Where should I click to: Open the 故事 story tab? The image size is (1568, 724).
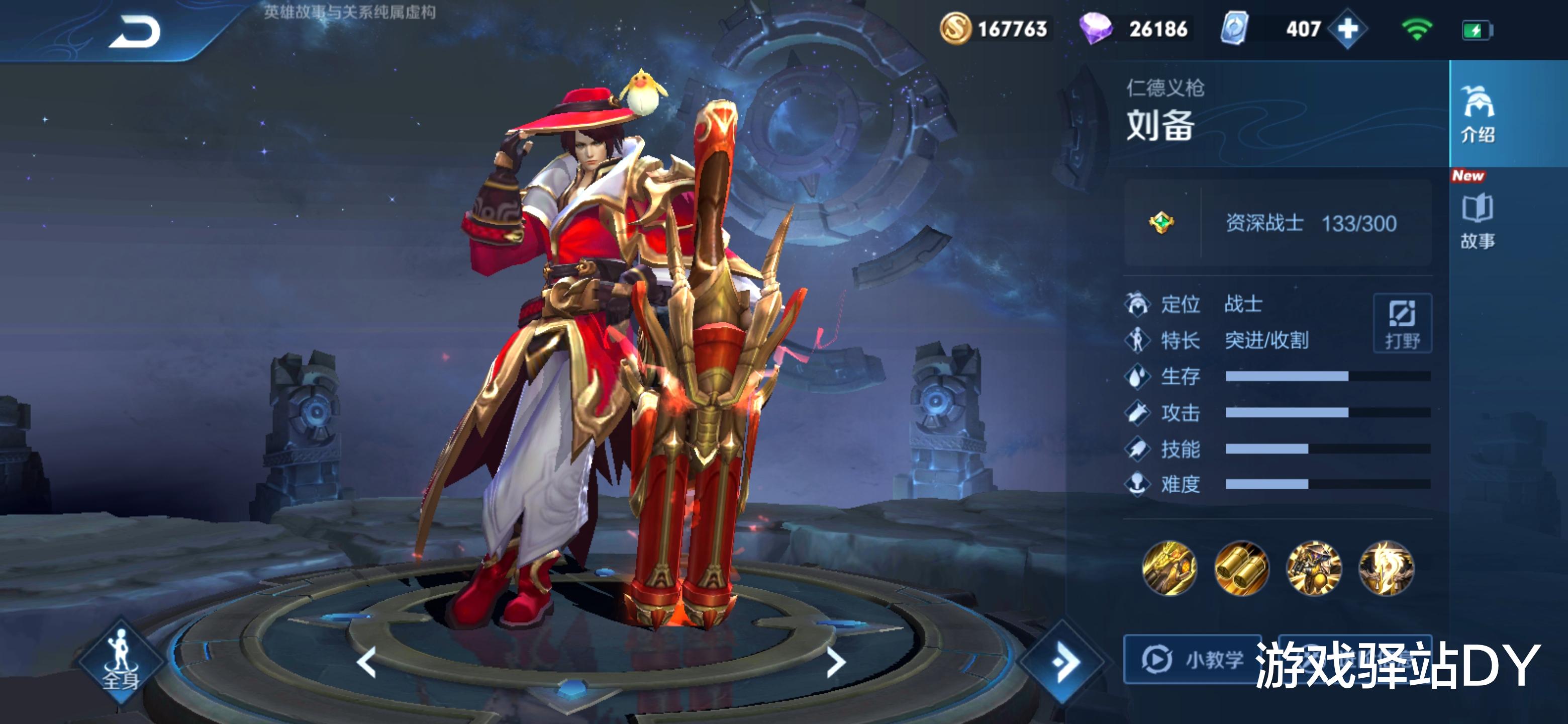[1478, 220]
